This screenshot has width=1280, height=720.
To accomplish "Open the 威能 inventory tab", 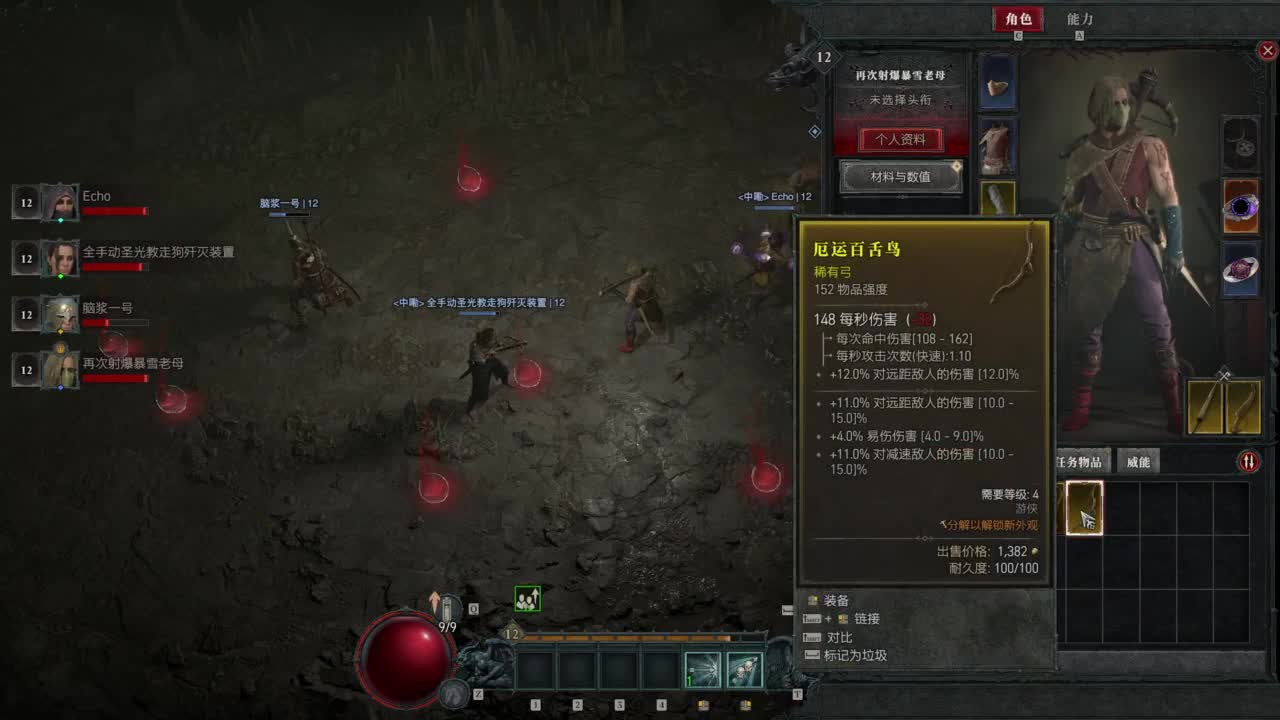I will tap(1138, 461).
